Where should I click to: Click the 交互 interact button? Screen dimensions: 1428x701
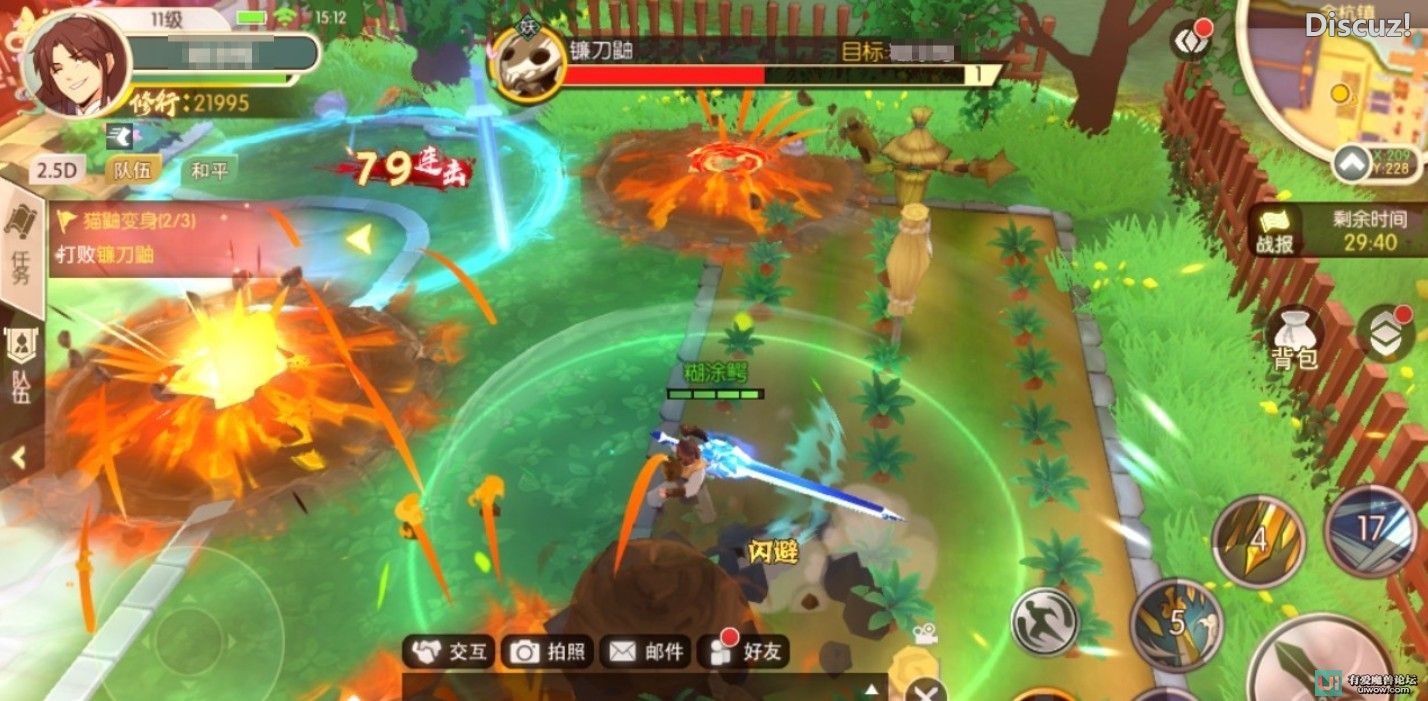pos(452,652)
